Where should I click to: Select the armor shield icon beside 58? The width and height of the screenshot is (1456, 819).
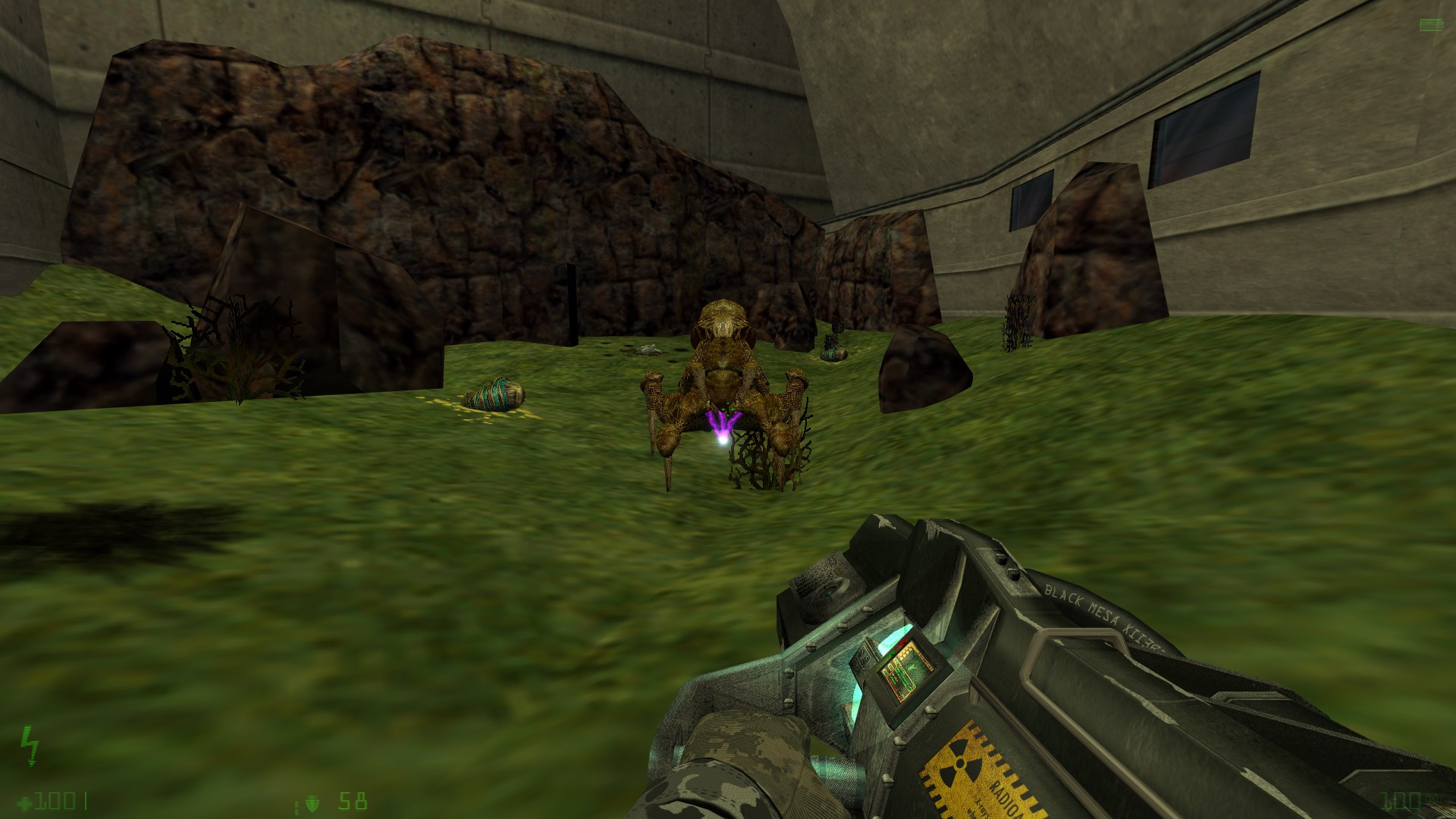[x=312, y=802]
